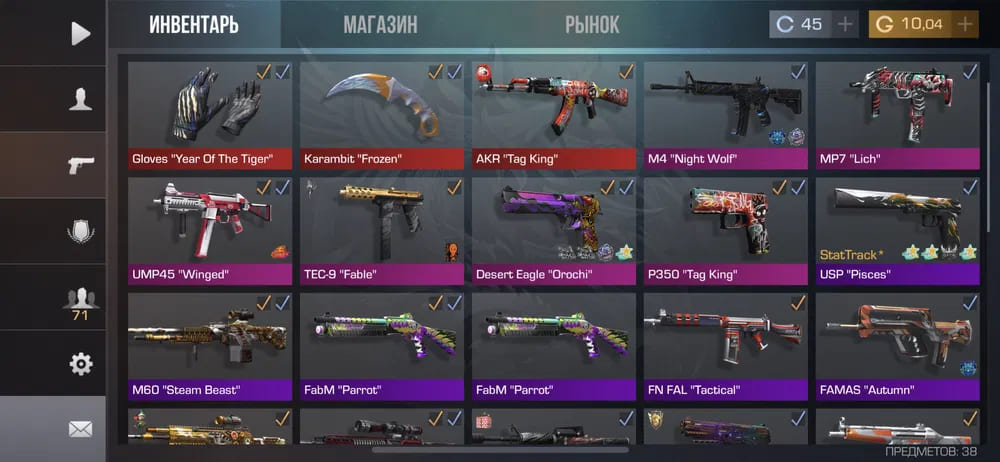Select the Инвентарь tab
Image resolution: width=1000 pixels, height=462 pixels.
194,25
